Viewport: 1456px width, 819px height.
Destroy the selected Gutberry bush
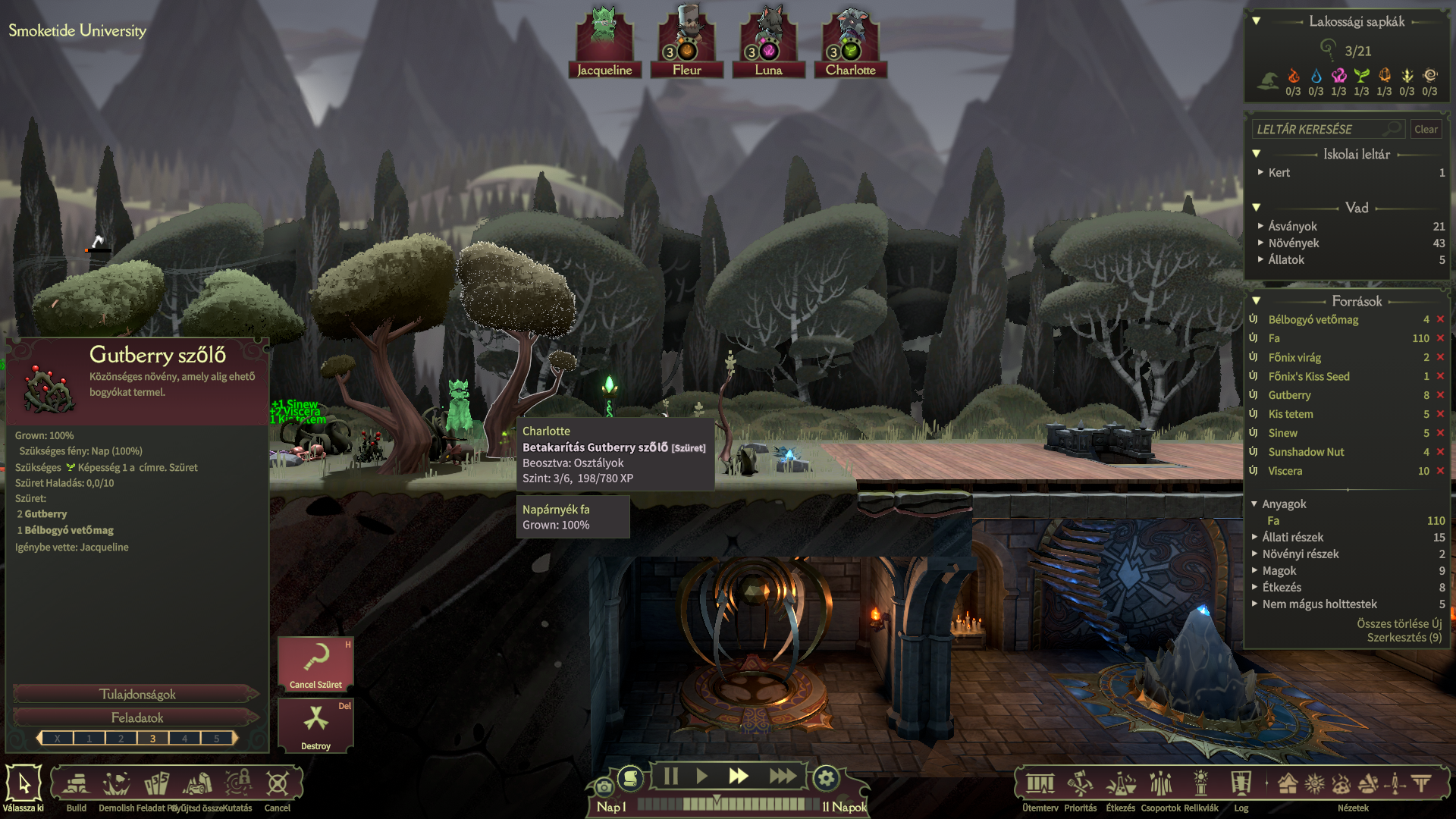[x=315, y=725]
